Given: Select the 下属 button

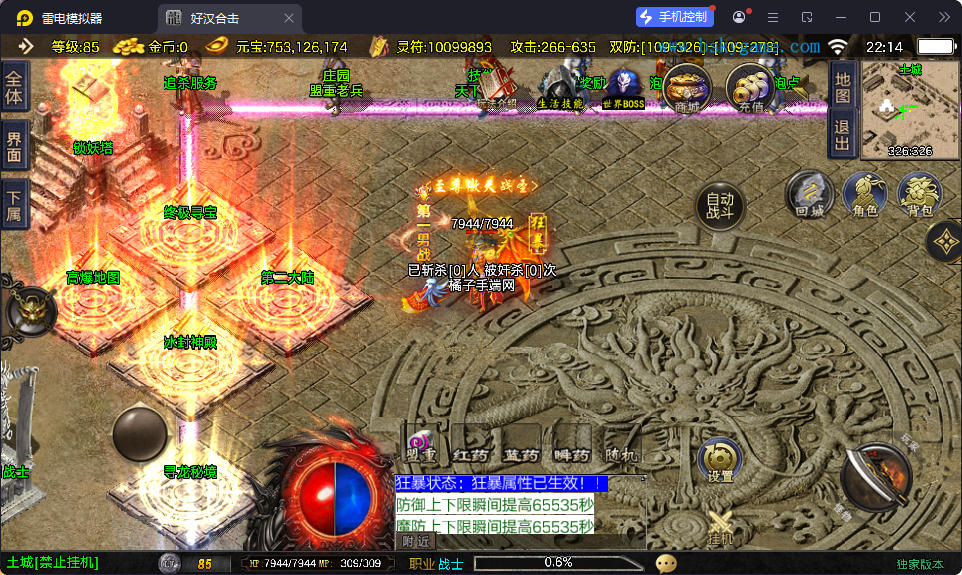Looking at the screenshot, I should [14, 204].
